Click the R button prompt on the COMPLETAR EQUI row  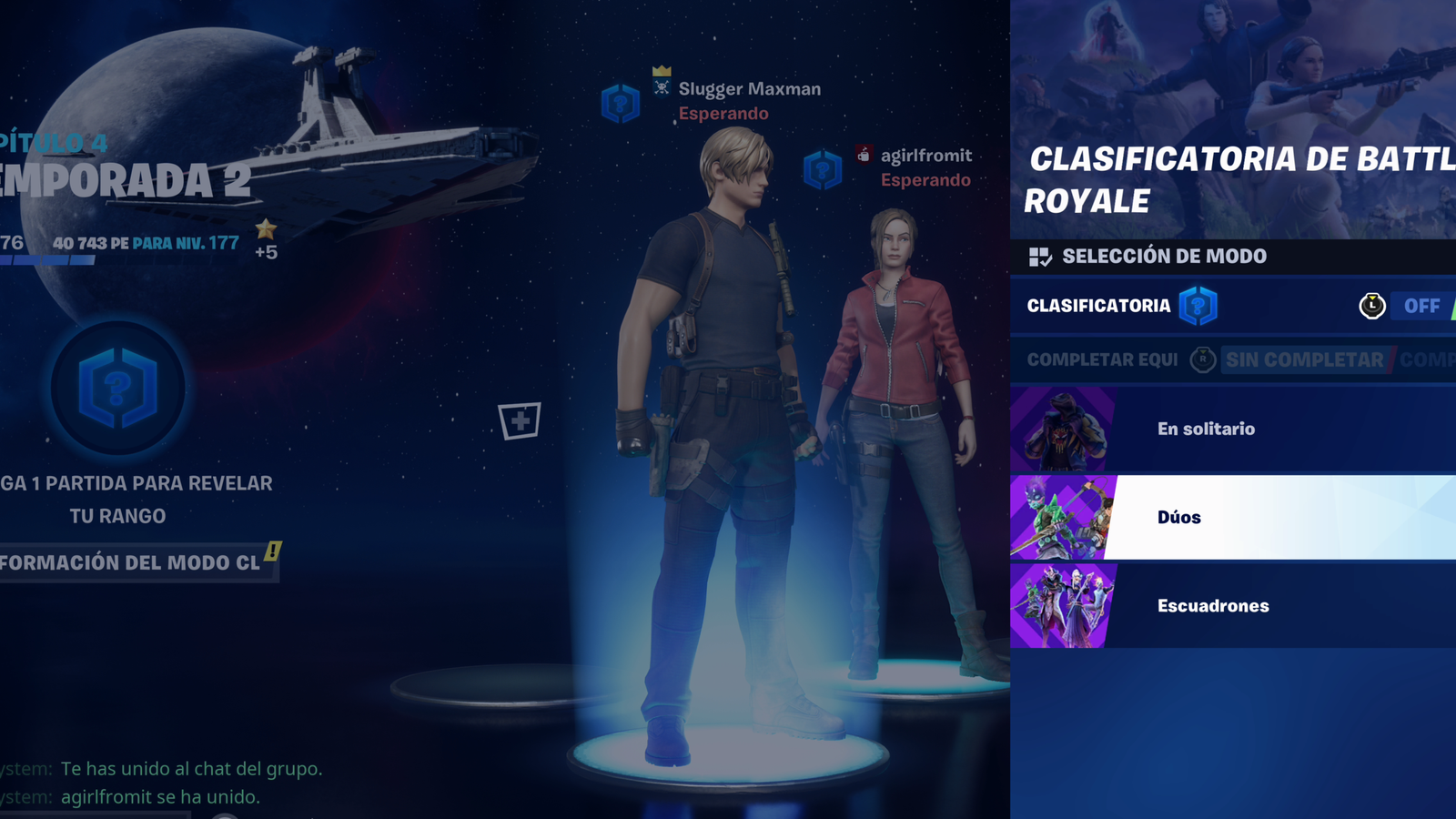[1203, 359]
